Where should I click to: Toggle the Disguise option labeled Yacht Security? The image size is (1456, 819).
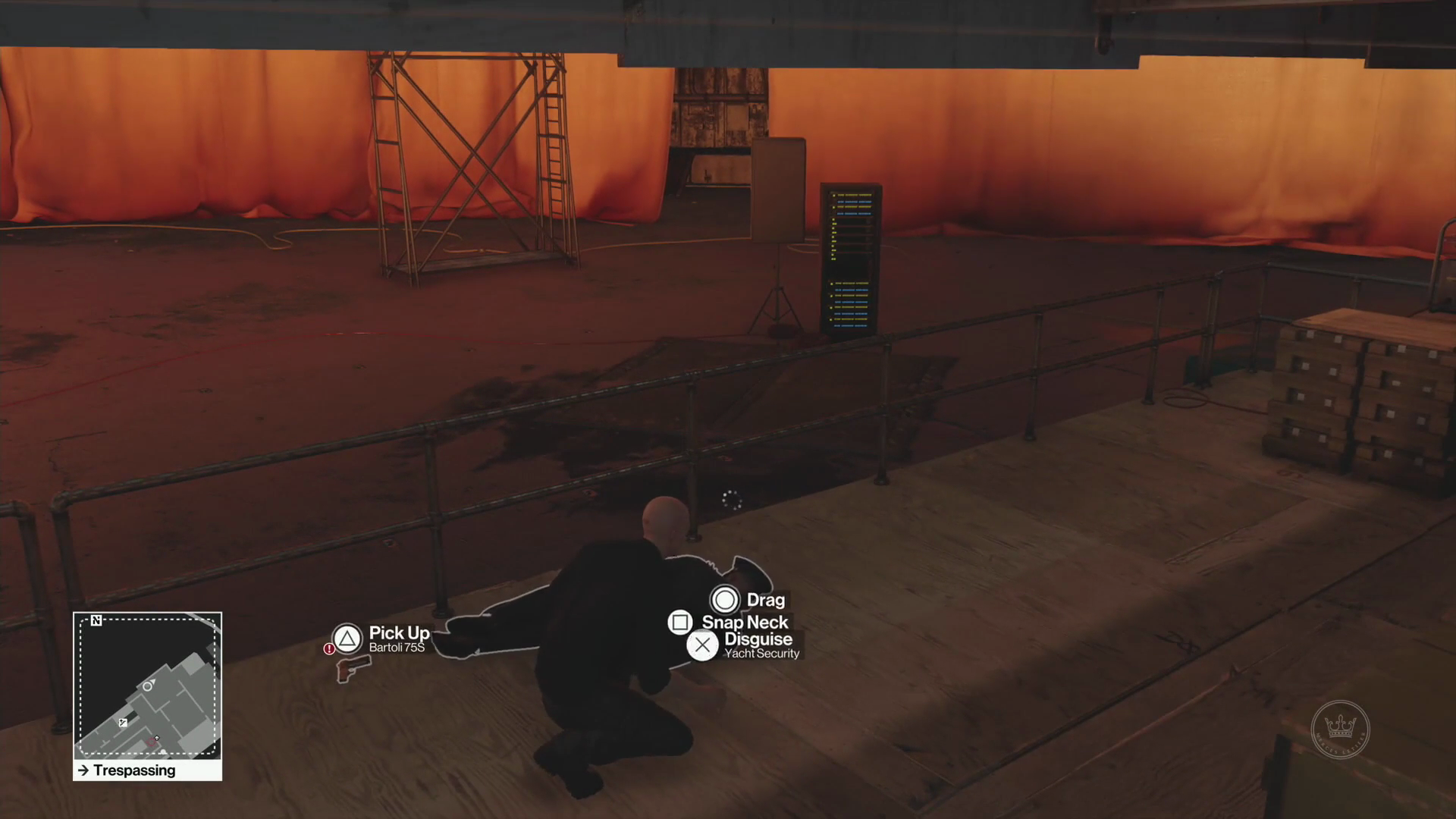pyautogui.click(x=702, y=645)
